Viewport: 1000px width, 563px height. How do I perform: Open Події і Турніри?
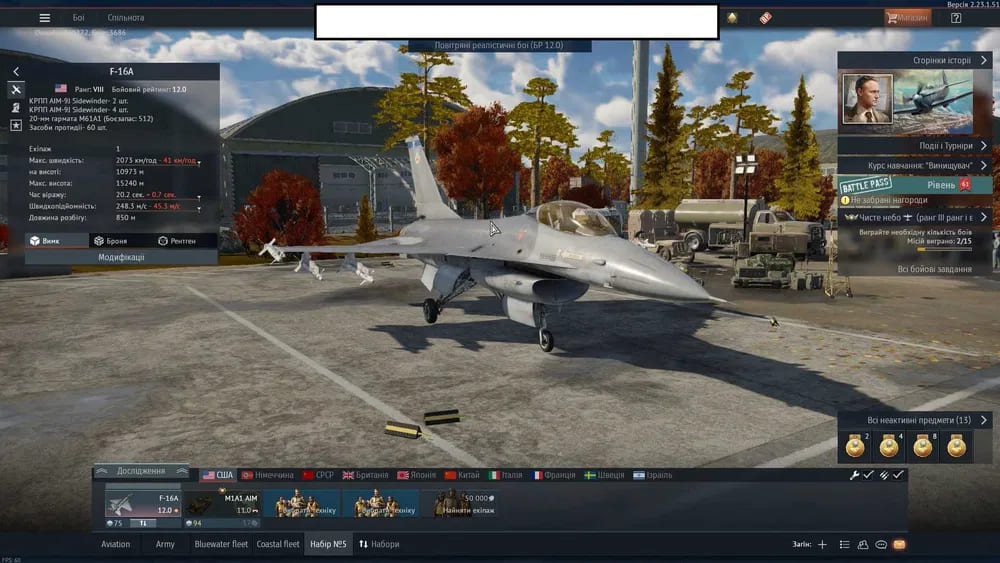coord(915,145)
